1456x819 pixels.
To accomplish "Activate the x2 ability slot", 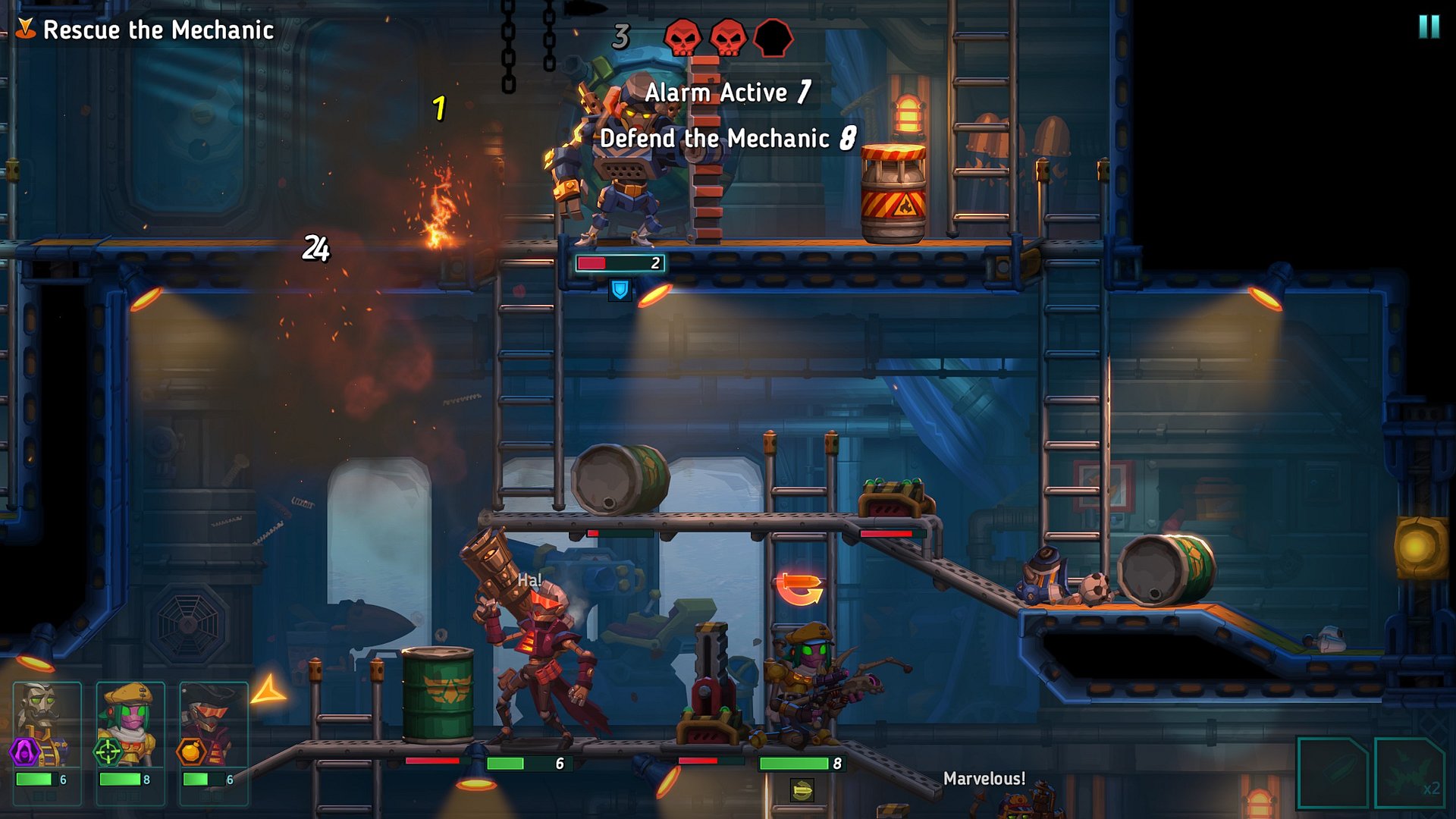I will (1410, 772).
